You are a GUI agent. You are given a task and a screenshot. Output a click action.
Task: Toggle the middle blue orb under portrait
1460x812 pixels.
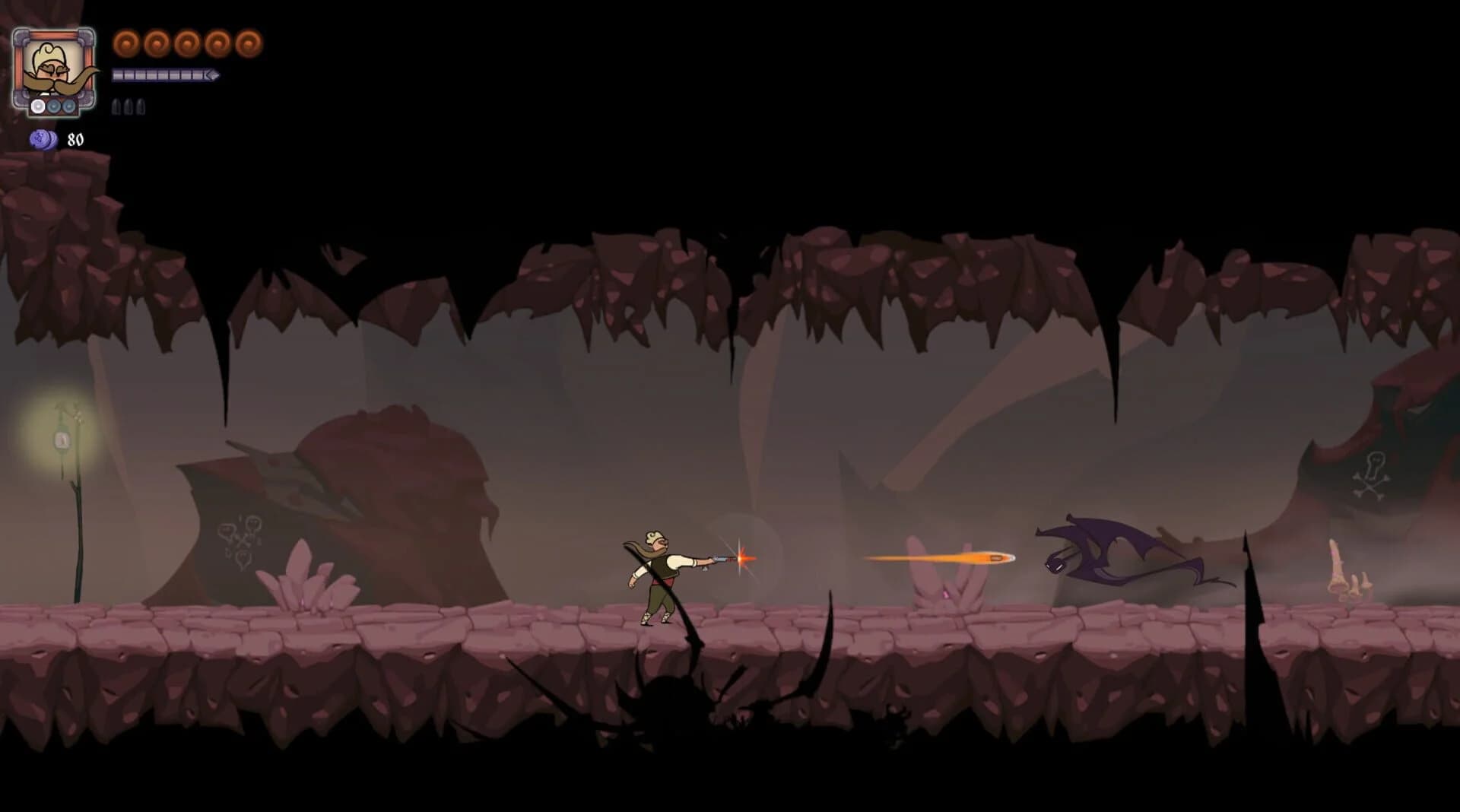click(53, 106)
